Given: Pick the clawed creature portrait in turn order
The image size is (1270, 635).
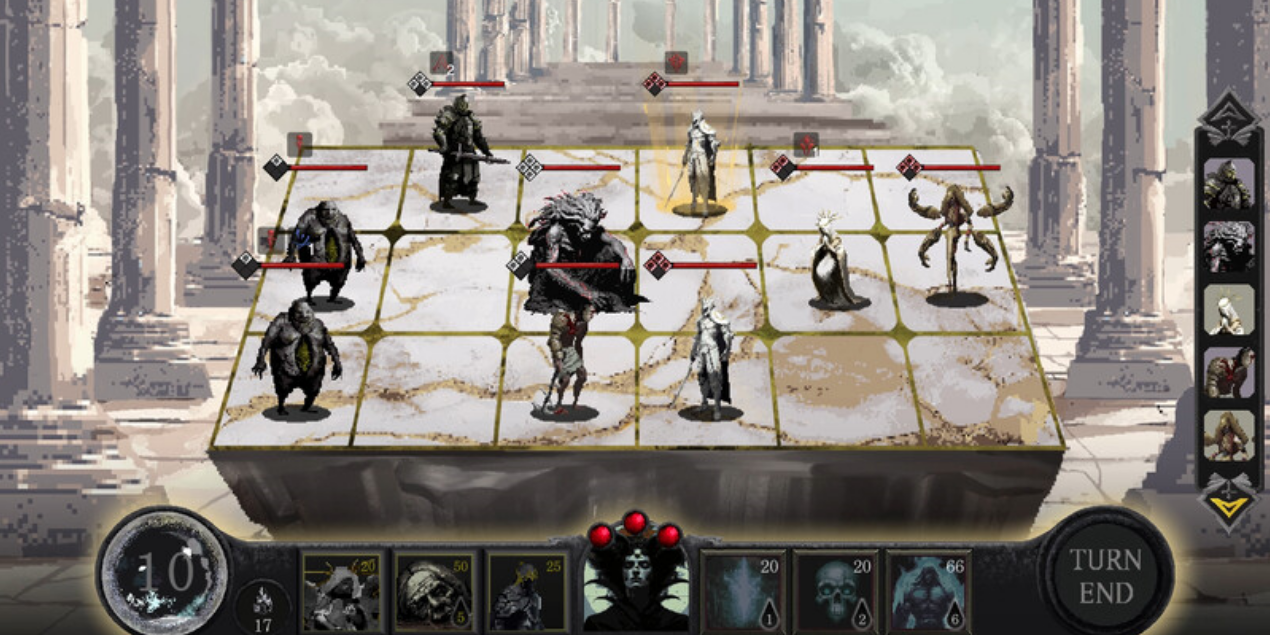Looking at the screenshot, I should coord(1228,436).
